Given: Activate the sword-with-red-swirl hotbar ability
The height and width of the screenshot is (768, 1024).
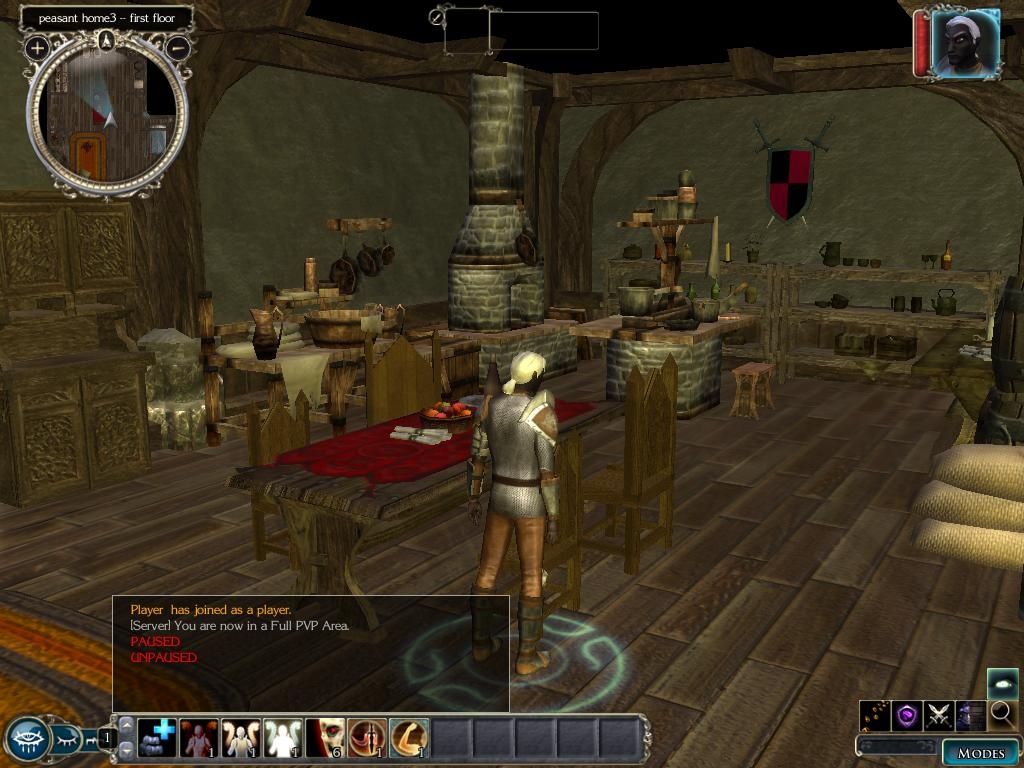Looking at the screenshot, I should [x=366, y=738].
